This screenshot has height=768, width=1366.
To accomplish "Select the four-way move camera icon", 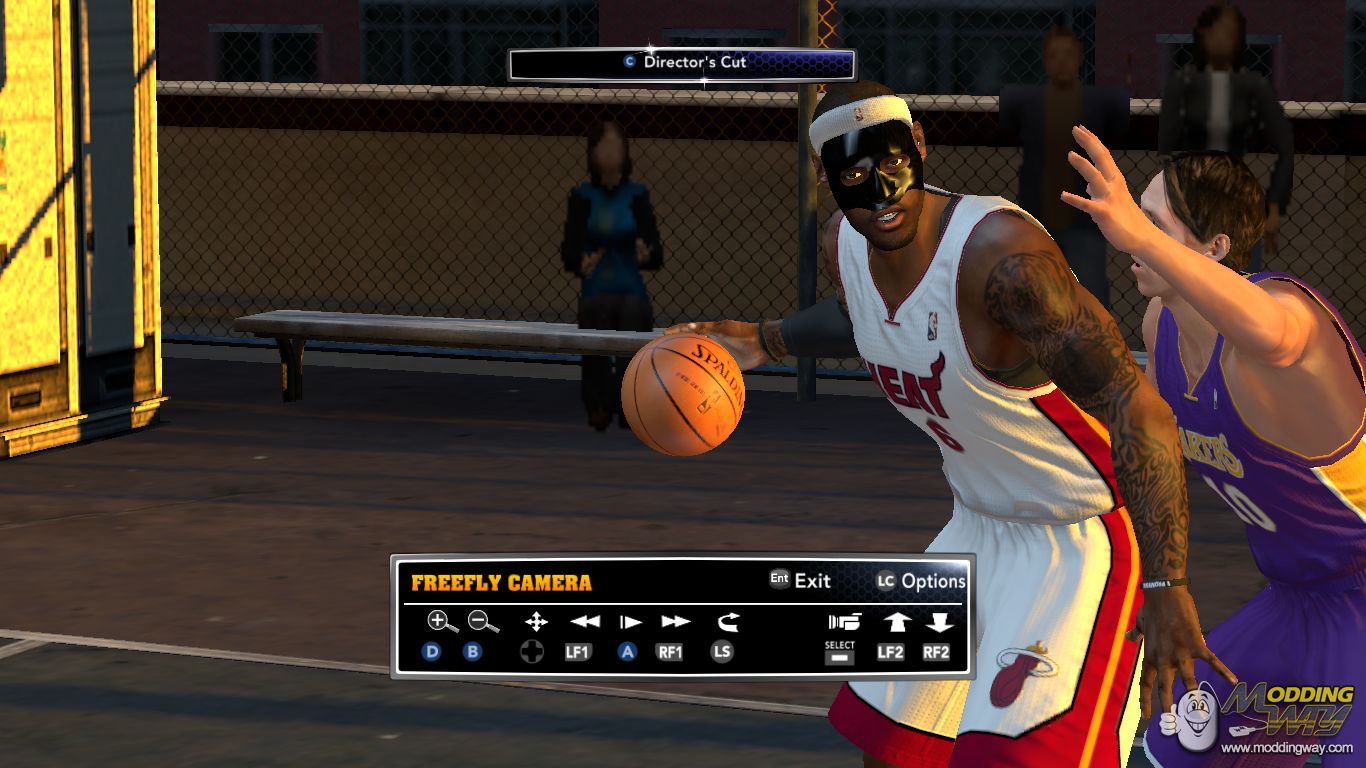I will [x=536, y=622].
